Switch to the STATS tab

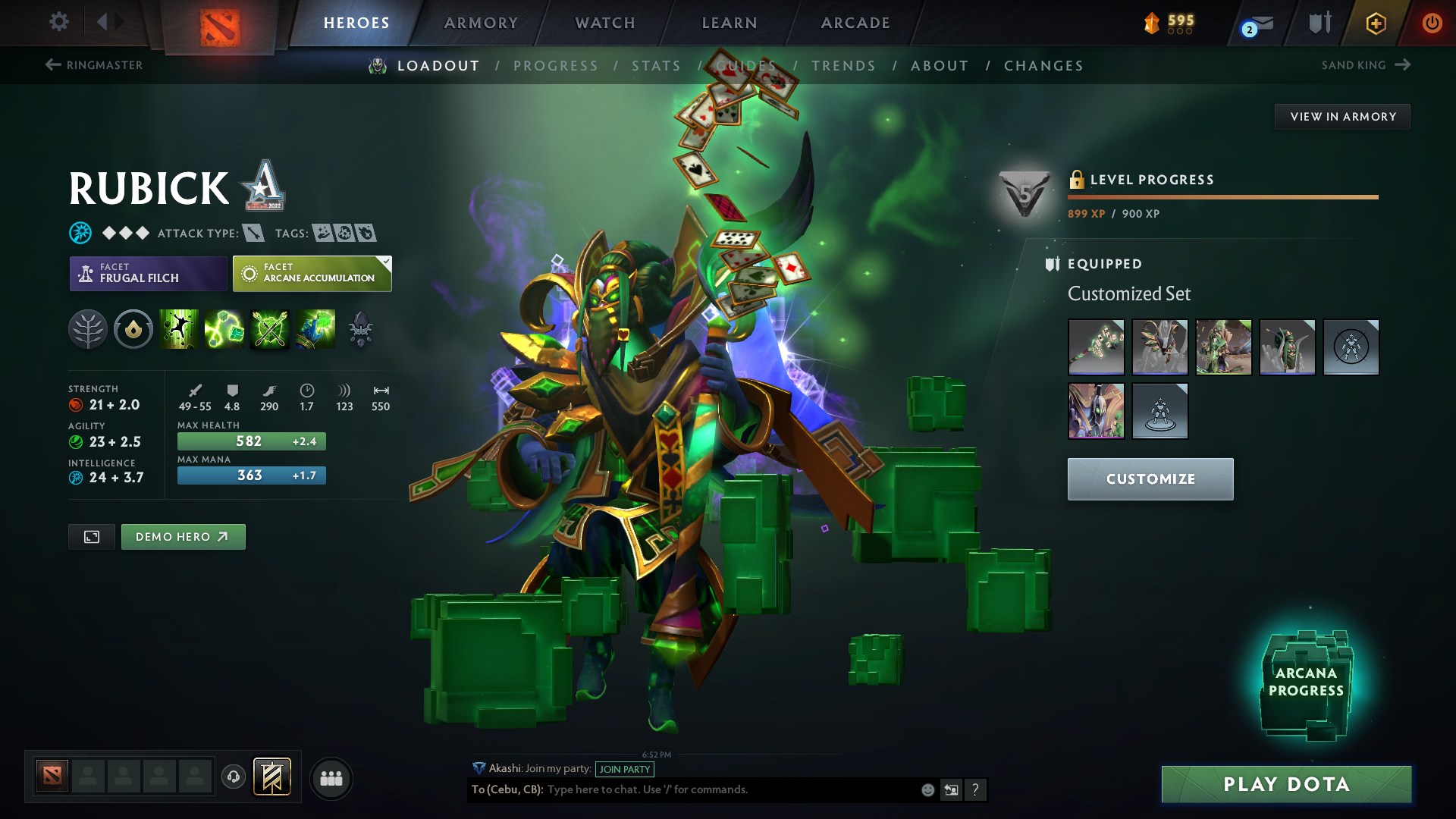click(656, 65)
